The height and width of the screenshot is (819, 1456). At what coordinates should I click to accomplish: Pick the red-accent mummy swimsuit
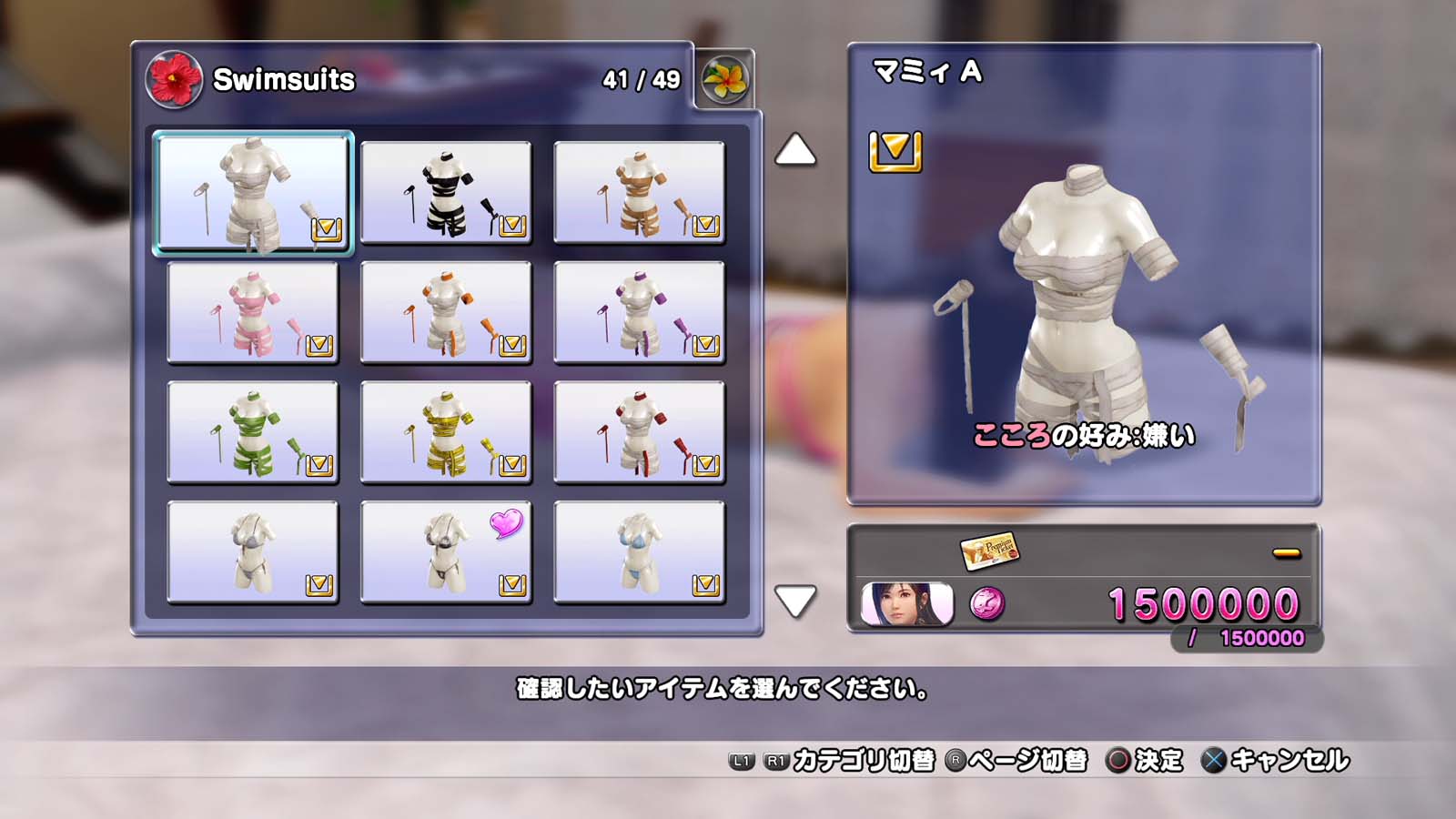coord(639,432)
